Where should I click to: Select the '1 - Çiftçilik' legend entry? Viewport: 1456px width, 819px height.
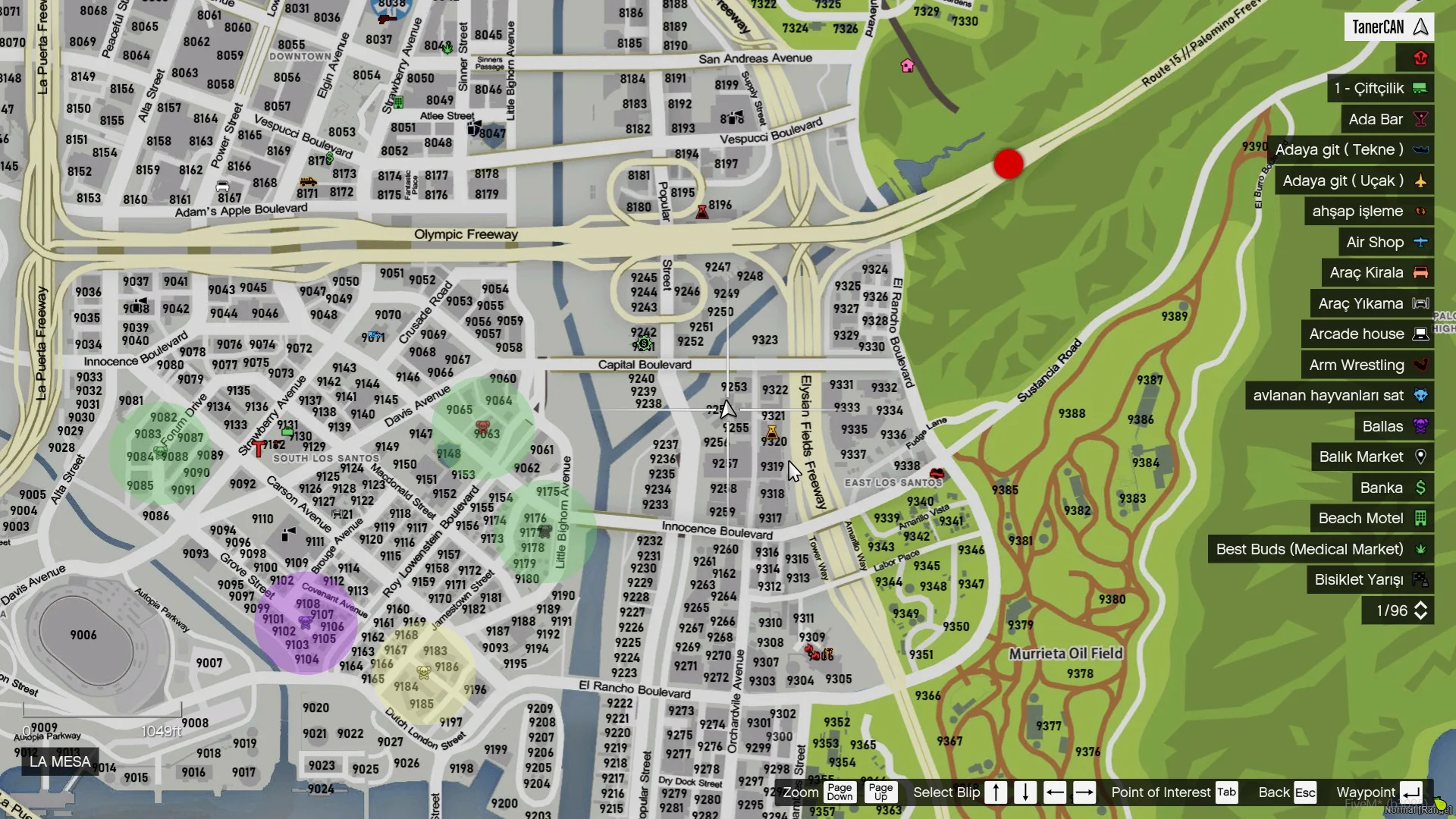1379,89
